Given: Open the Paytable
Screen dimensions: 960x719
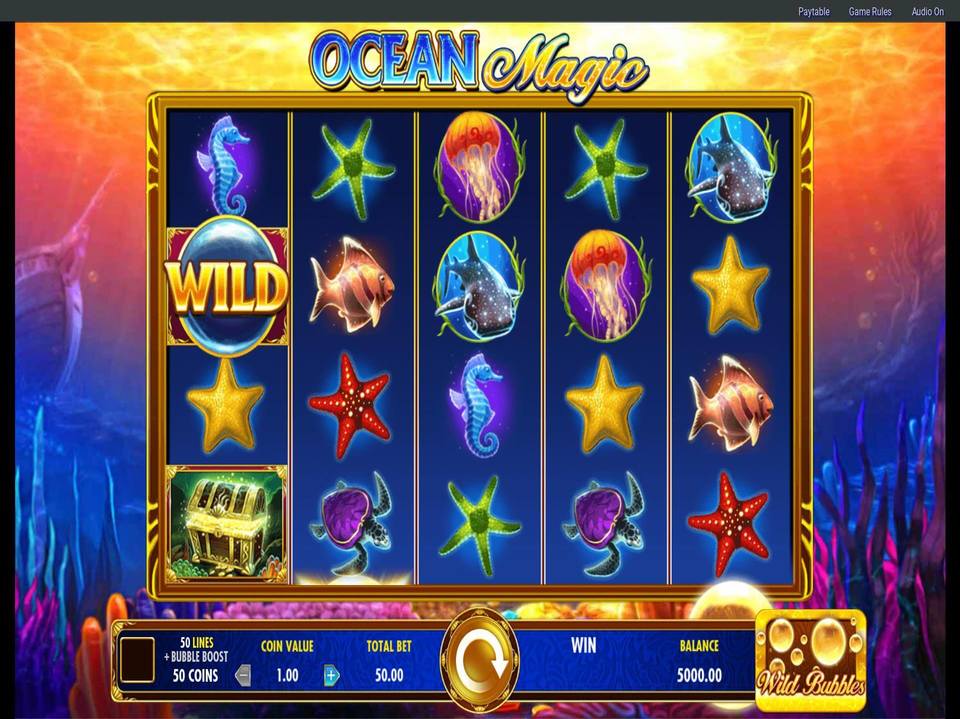Looking at the screenshot, I should [813, 12].
